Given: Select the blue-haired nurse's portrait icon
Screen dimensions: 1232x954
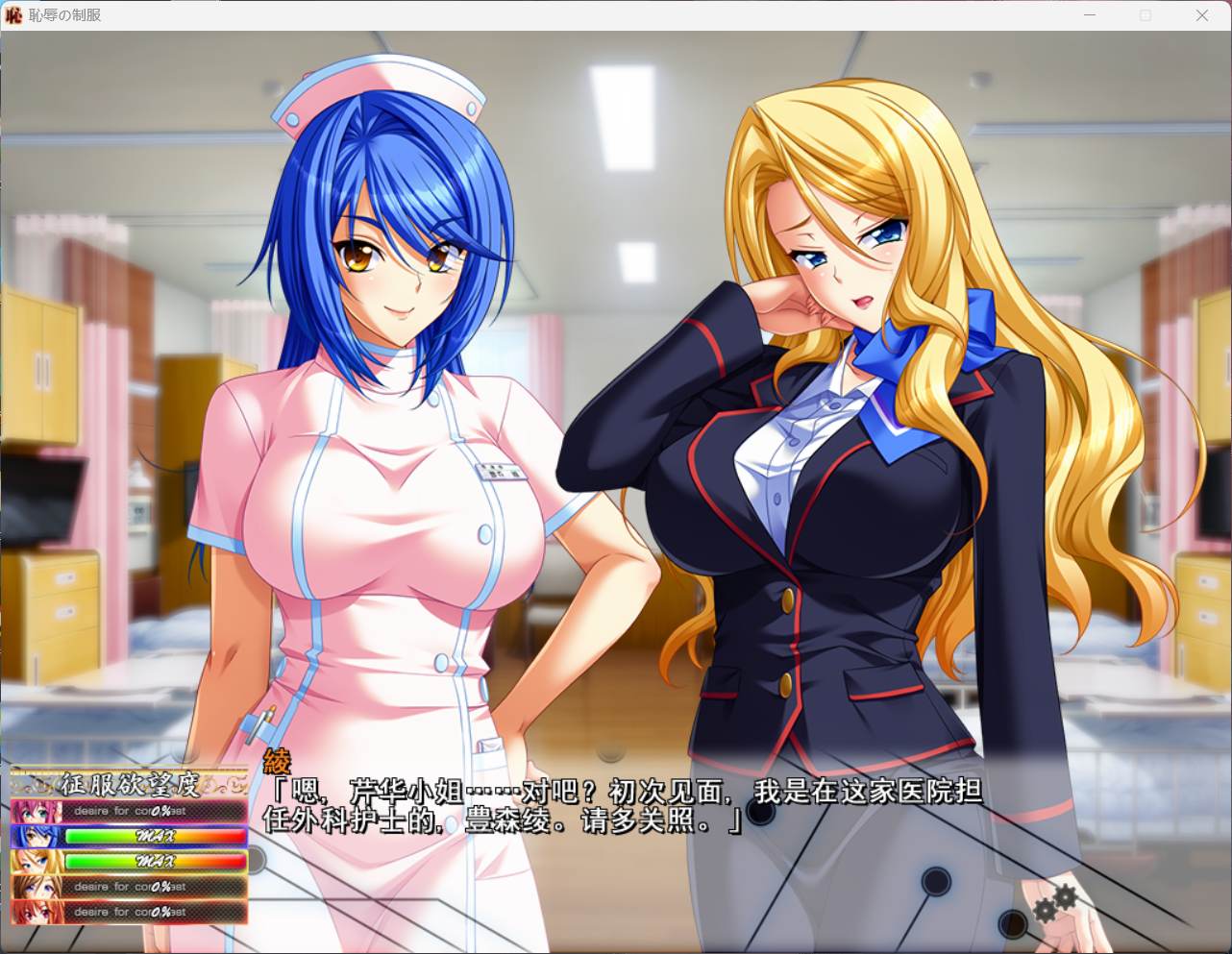Looking at the screenshot, I should coord(35,836).
